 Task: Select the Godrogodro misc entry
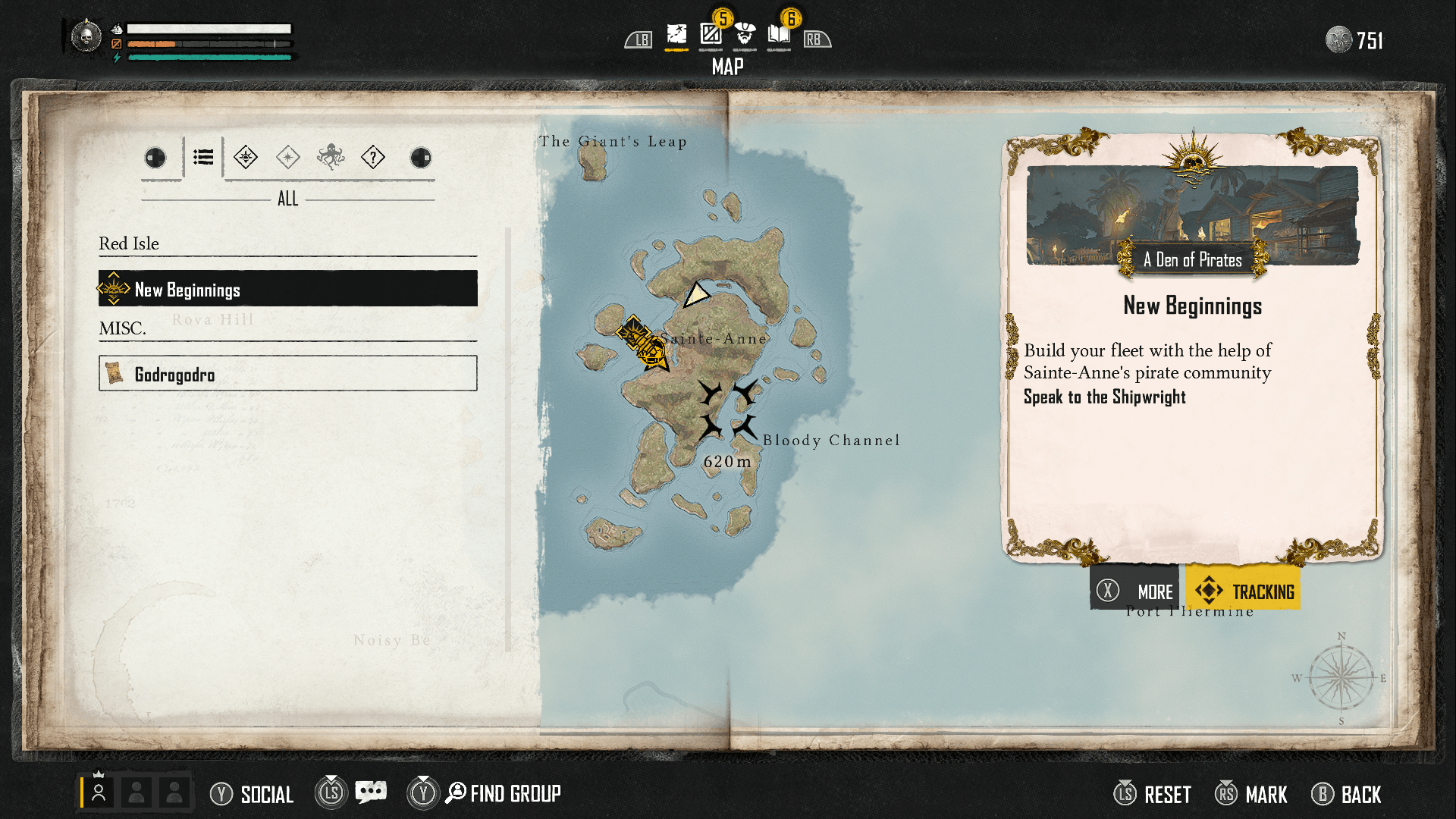pyautogui.click(x=287, y=374)
